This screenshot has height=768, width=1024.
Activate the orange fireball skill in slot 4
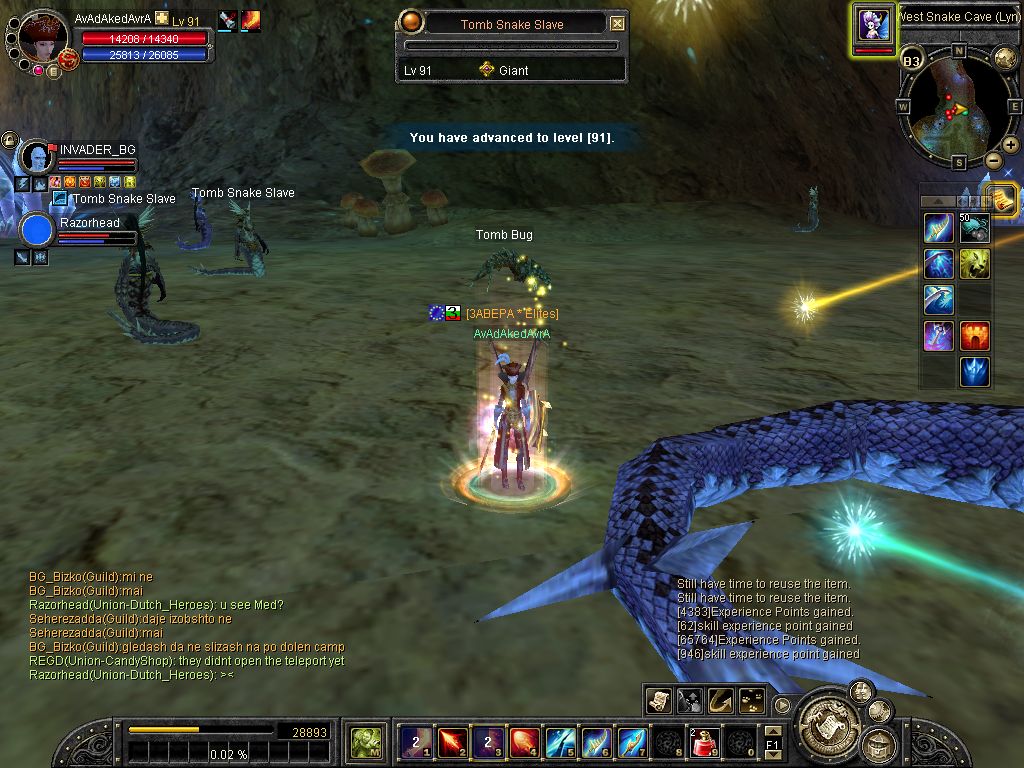(x=524, y=742)
